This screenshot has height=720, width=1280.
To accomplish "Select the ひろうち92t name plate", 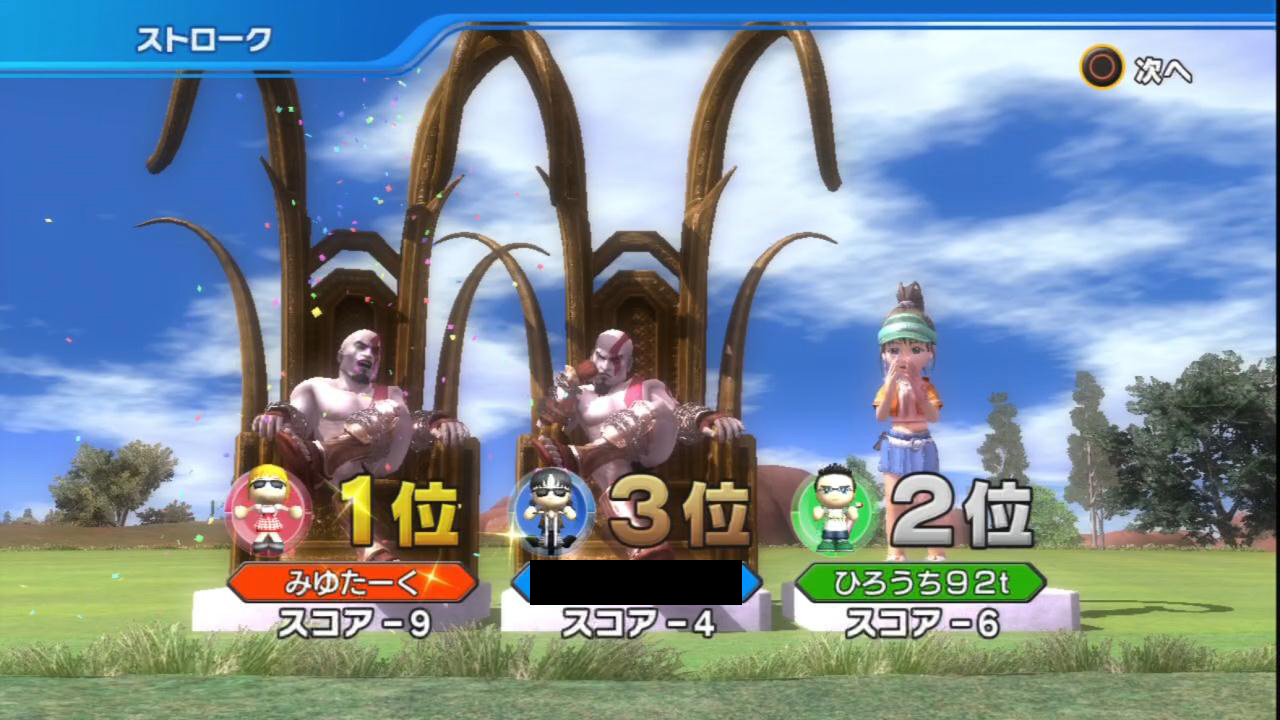I will [x=920, y=582].
